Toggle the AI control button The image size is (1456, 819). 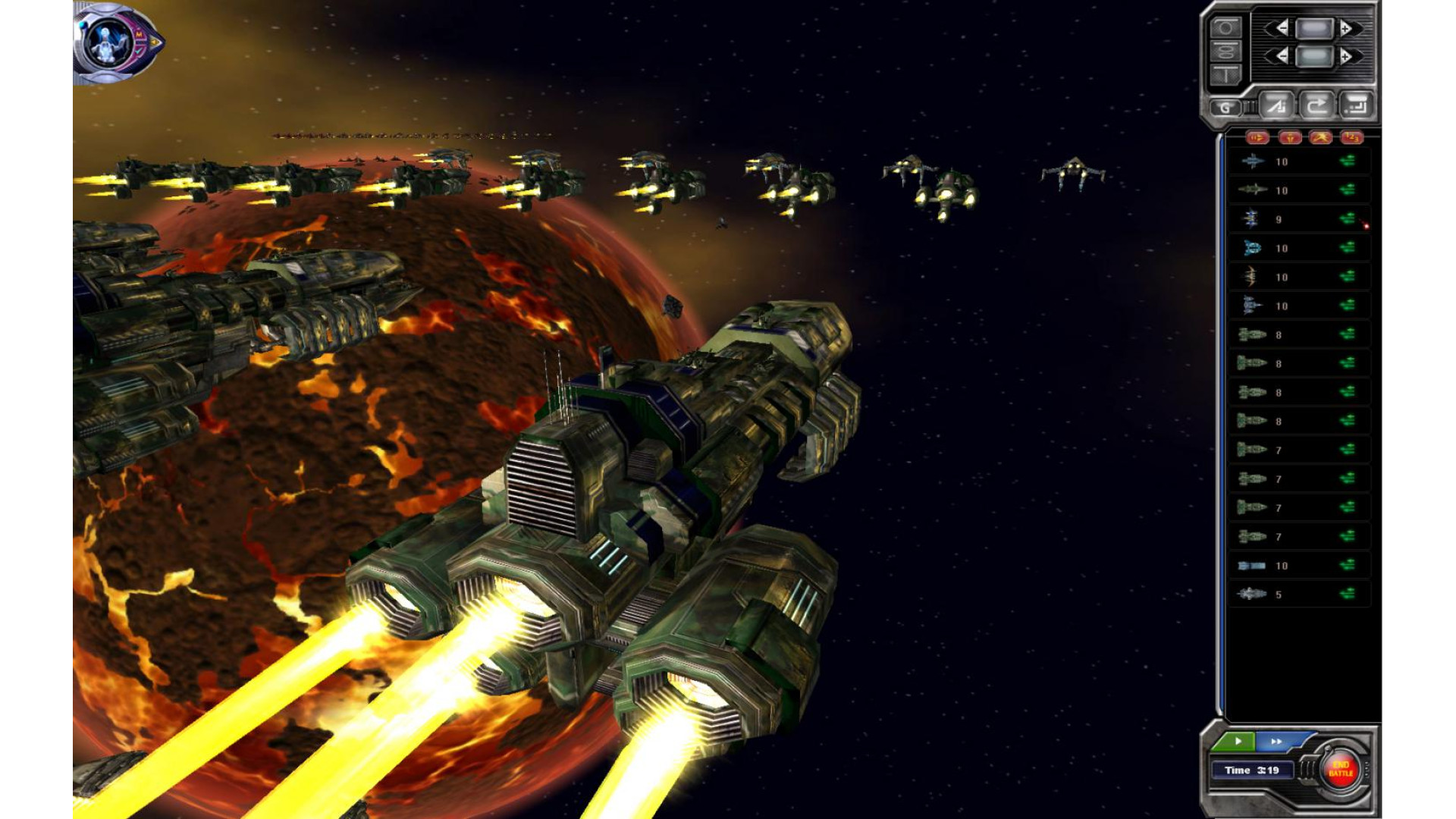coord(1276,106)
